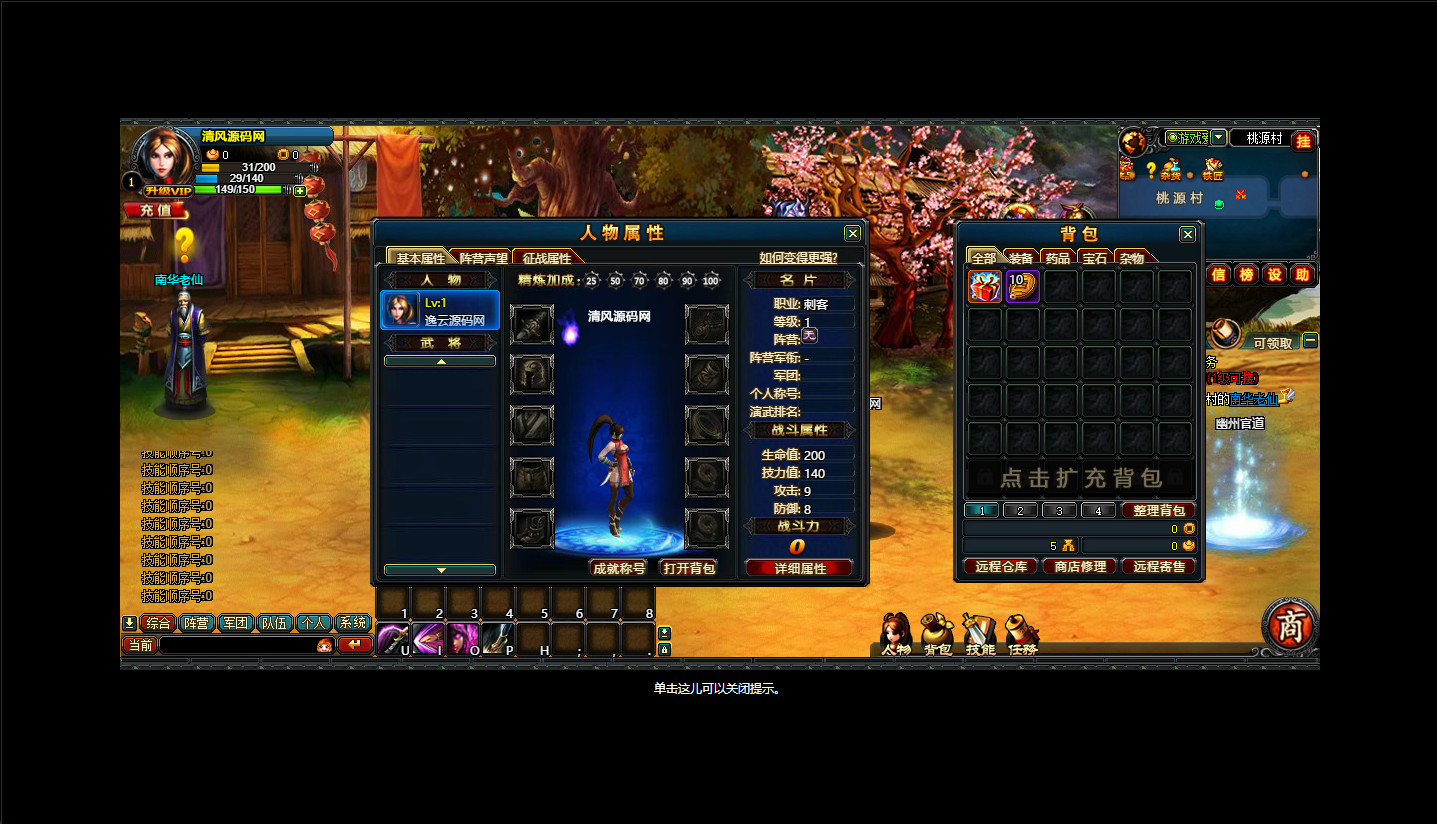Click the 详细属性 detailed stats button
Image resolution: width=1437 pixels, height=824 pixels.
[799, 568]
